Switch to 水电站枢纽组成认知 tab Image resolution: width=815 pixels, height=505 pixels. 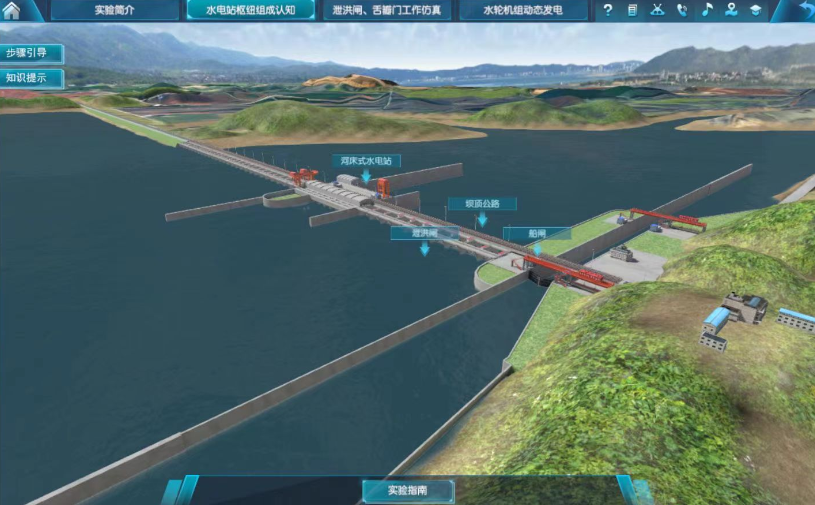click(250, 11)
